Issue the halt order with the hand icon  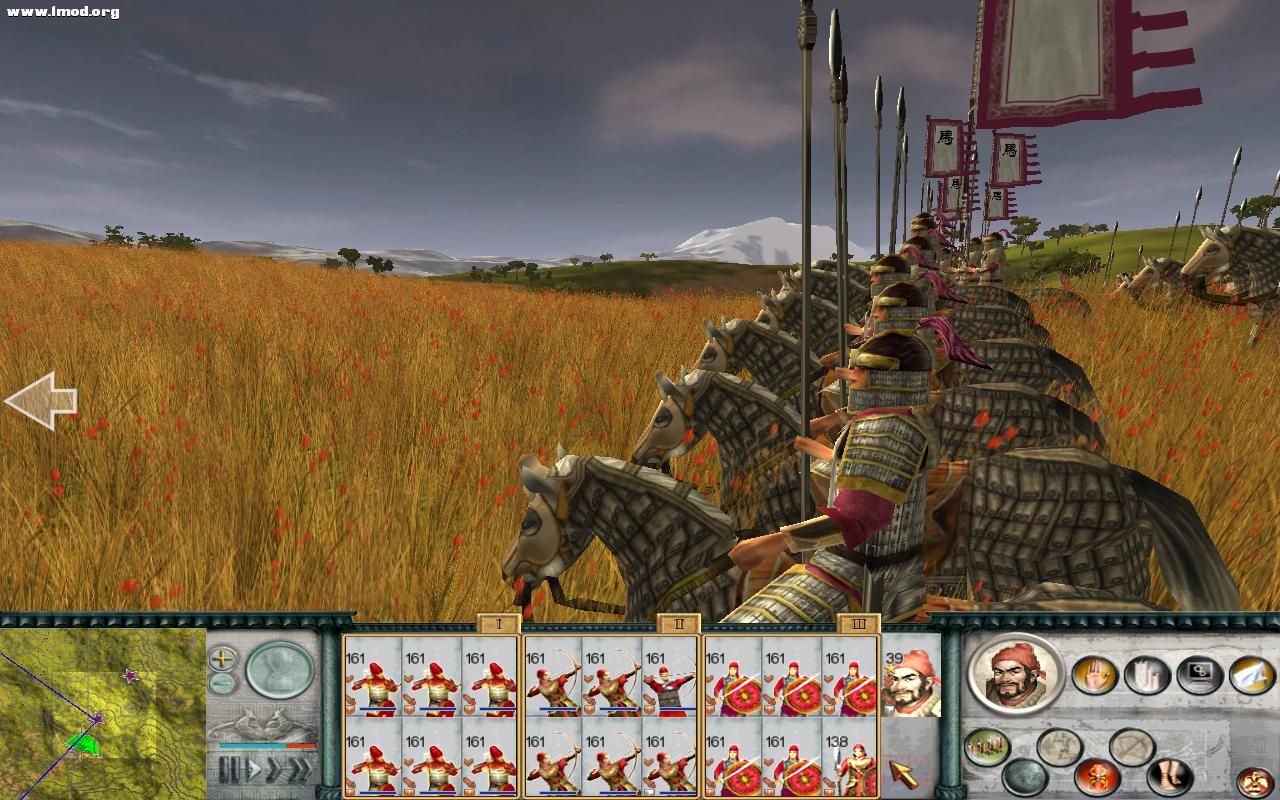point(1094,675)
